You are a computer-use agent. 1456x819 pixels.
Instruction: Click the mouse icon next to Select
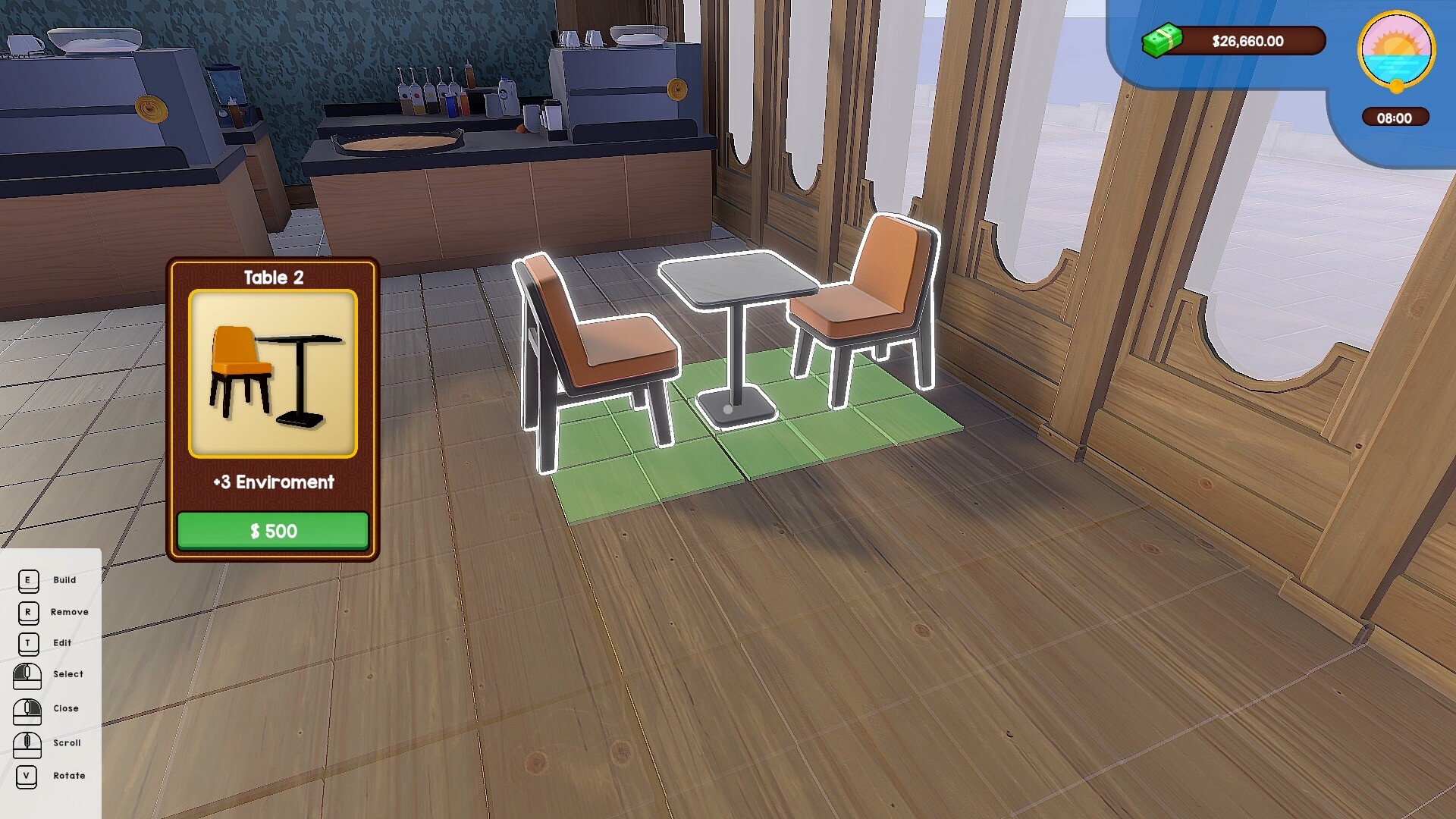tap(28, 674)
